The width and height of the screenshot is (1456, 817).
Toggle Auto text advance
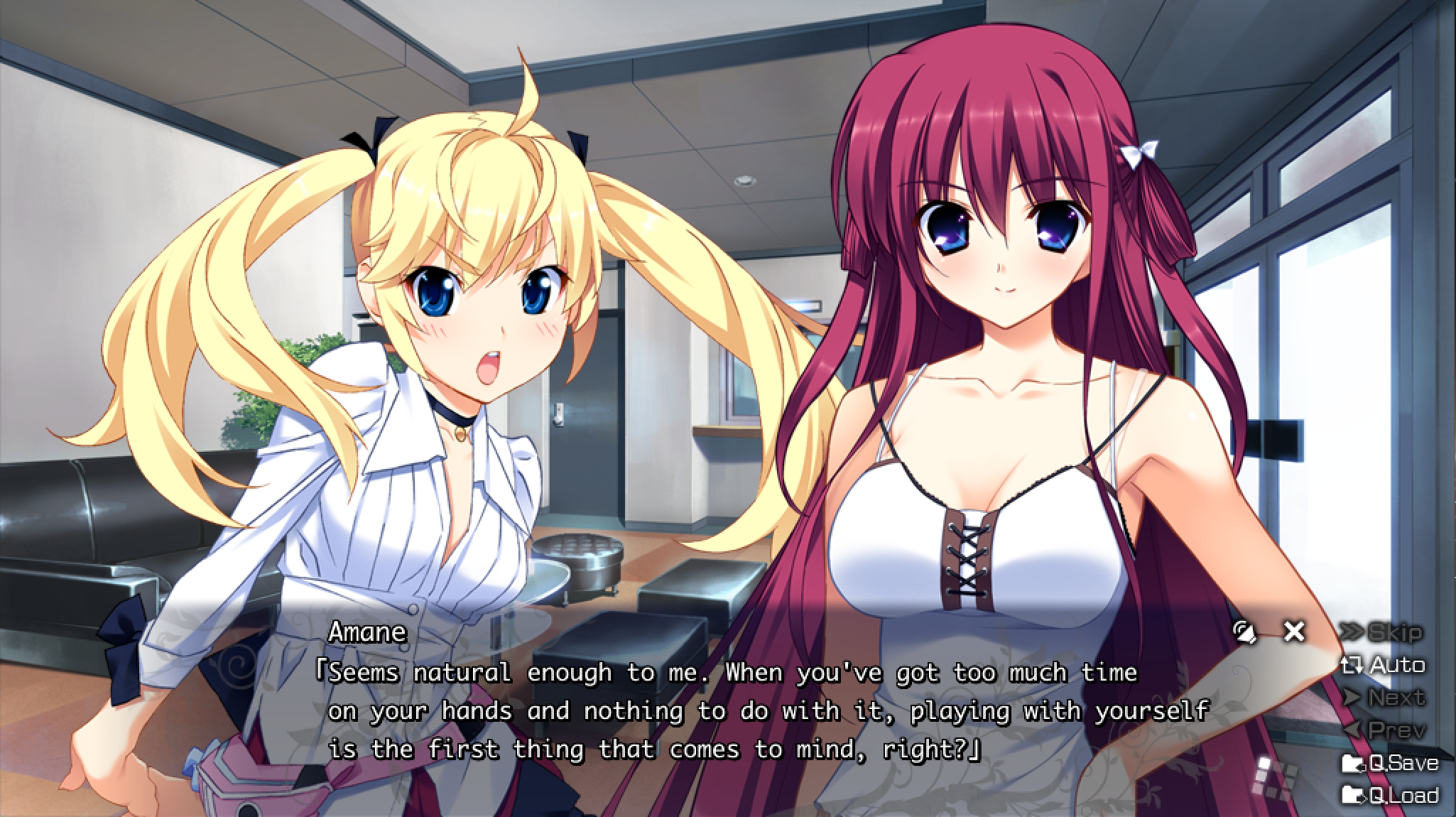[1382, 665]
